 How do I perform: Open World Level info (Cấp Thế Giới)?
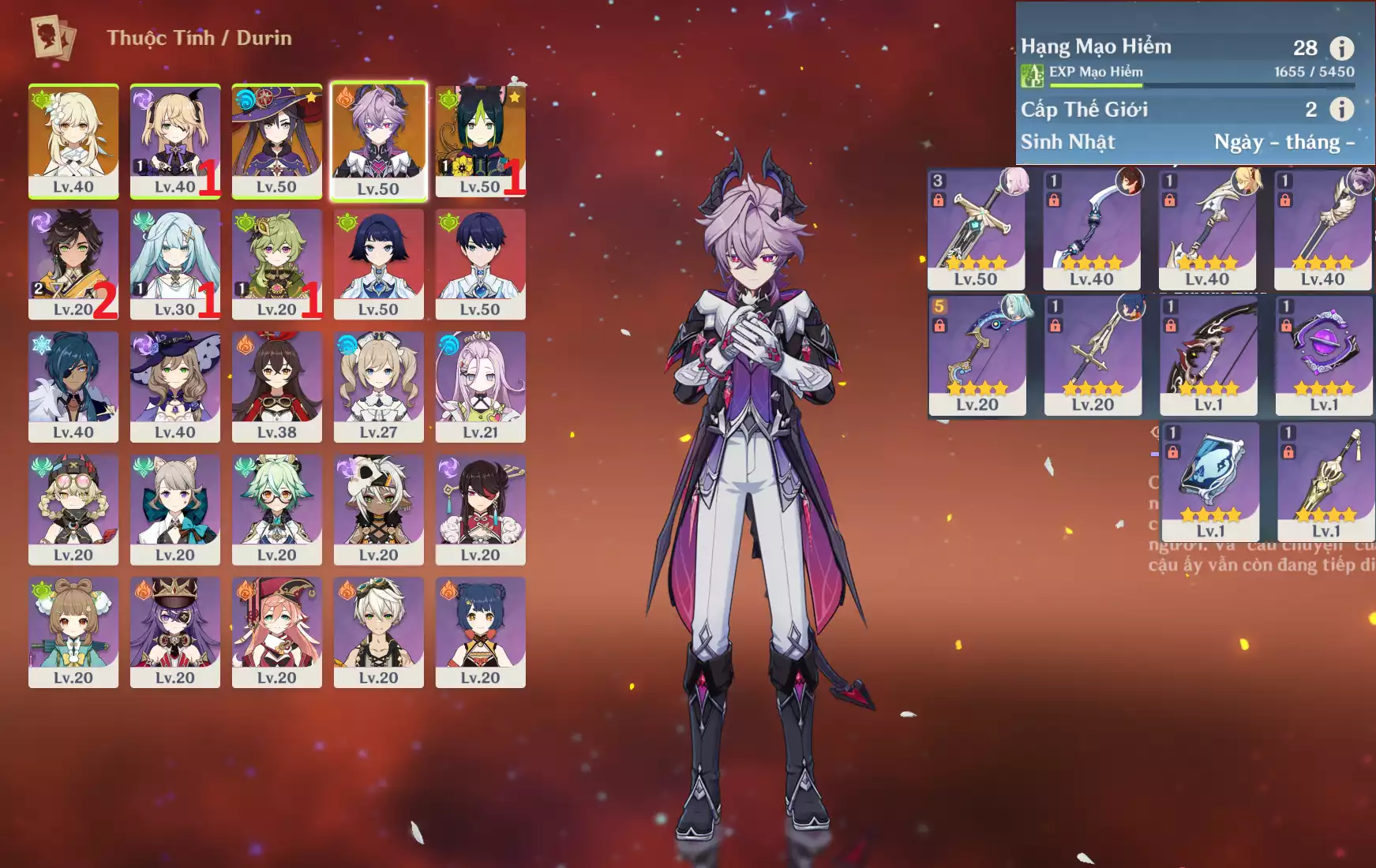tap(1341, 109)
